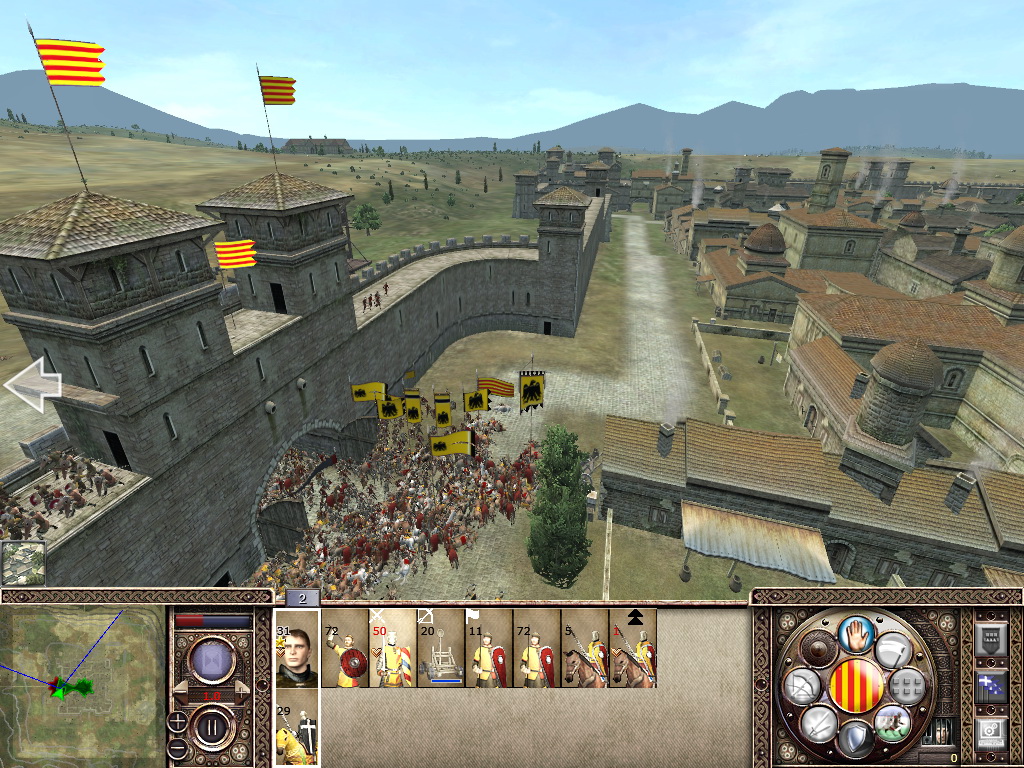Activate the crossed swords melee command
Screen dimensions: 1024x768
click(819, 722)
